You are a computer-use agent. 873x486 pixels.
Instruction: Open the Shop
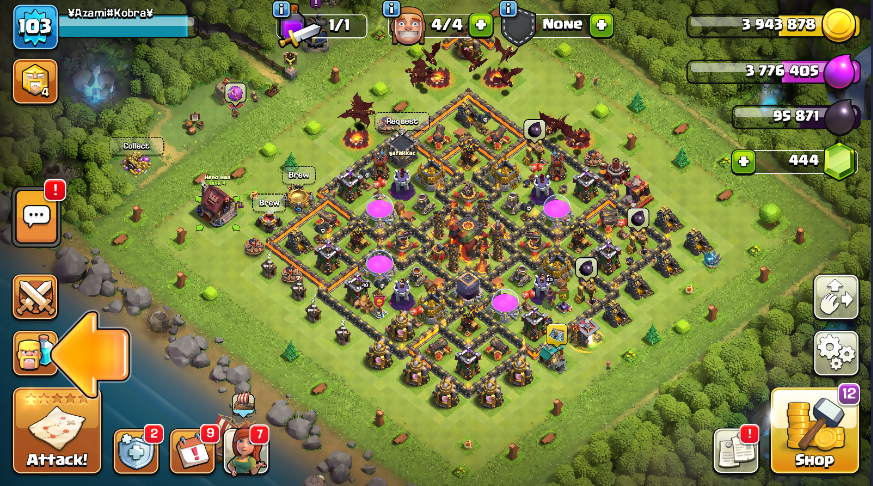(814, 432)
